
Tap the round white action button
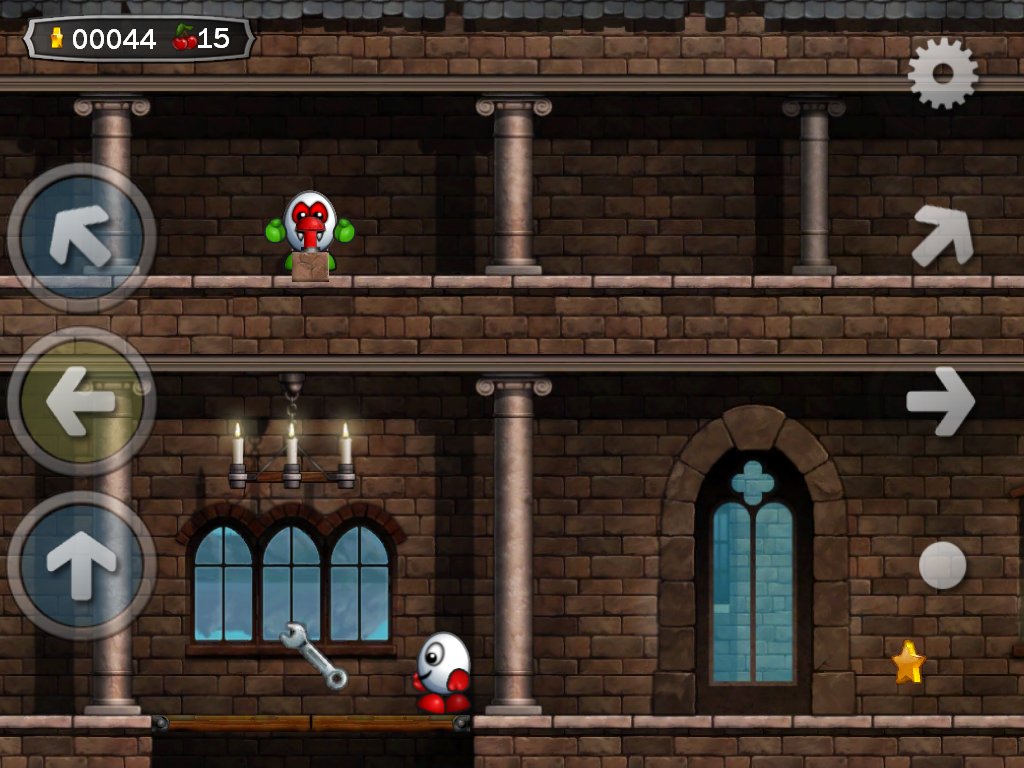click(942, 565)
